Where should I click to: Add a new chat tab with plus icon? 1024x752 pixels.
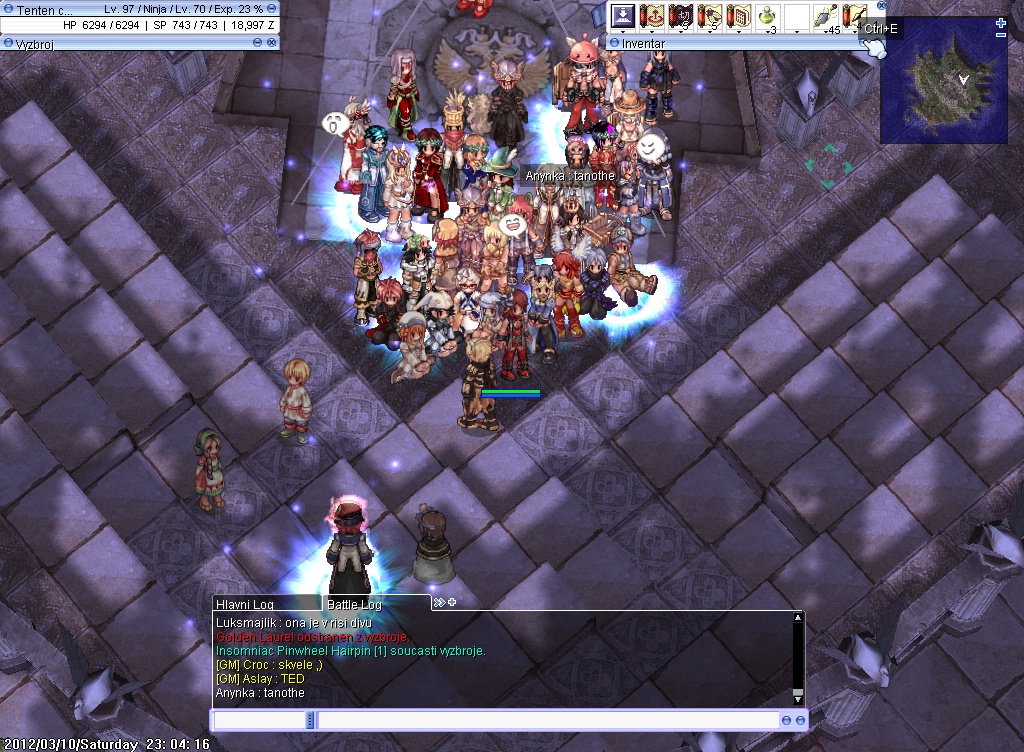[452, 602]
